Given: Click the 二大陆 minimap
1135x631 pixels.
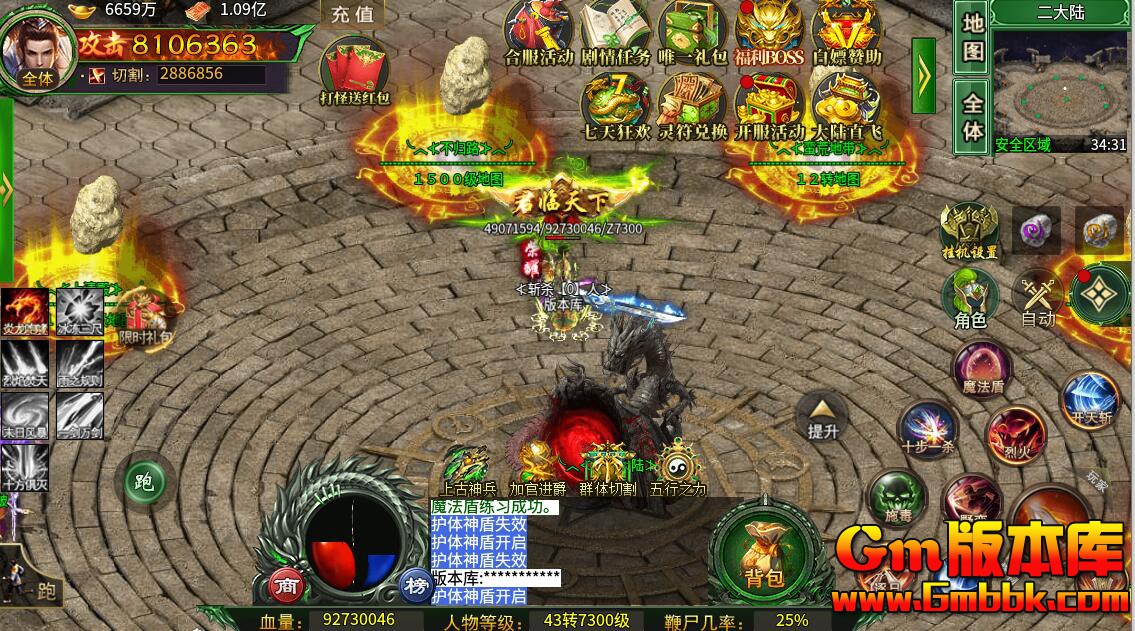Looking at the screenshot, I should tap(1060, 85).
